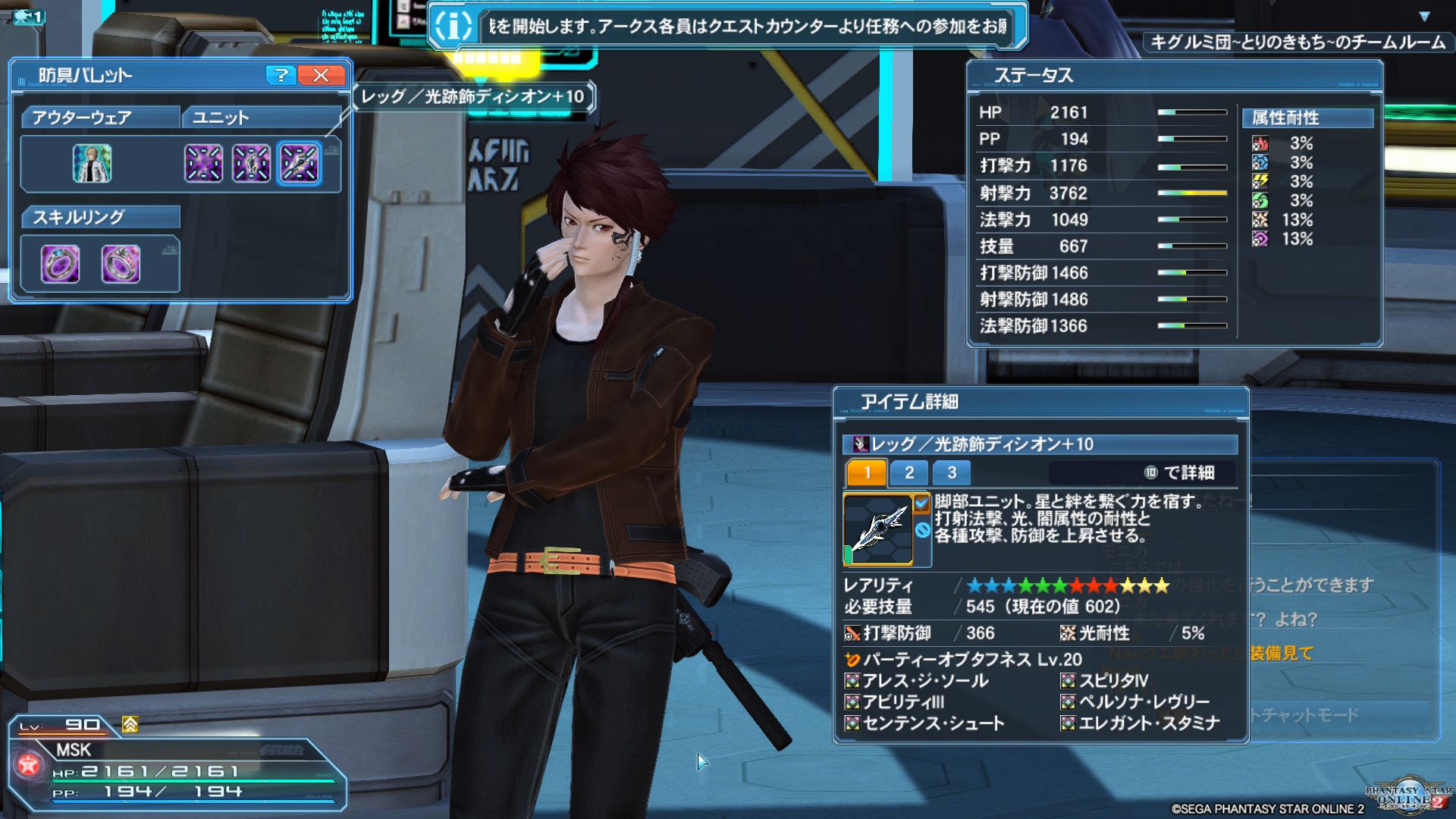Choose the skill ring with blue gem

pos(60,264)
